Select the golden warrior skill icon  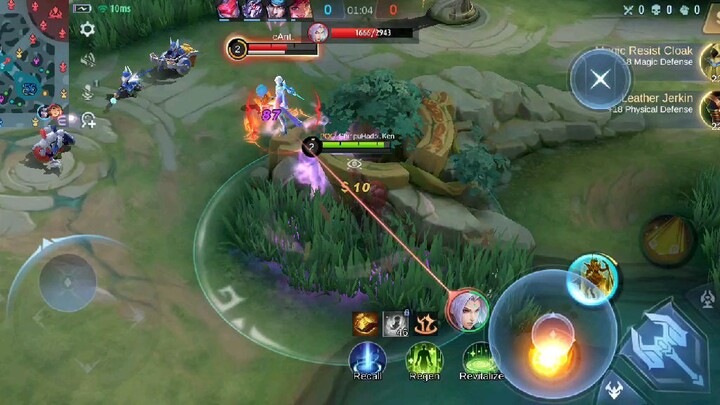point(591,279)
